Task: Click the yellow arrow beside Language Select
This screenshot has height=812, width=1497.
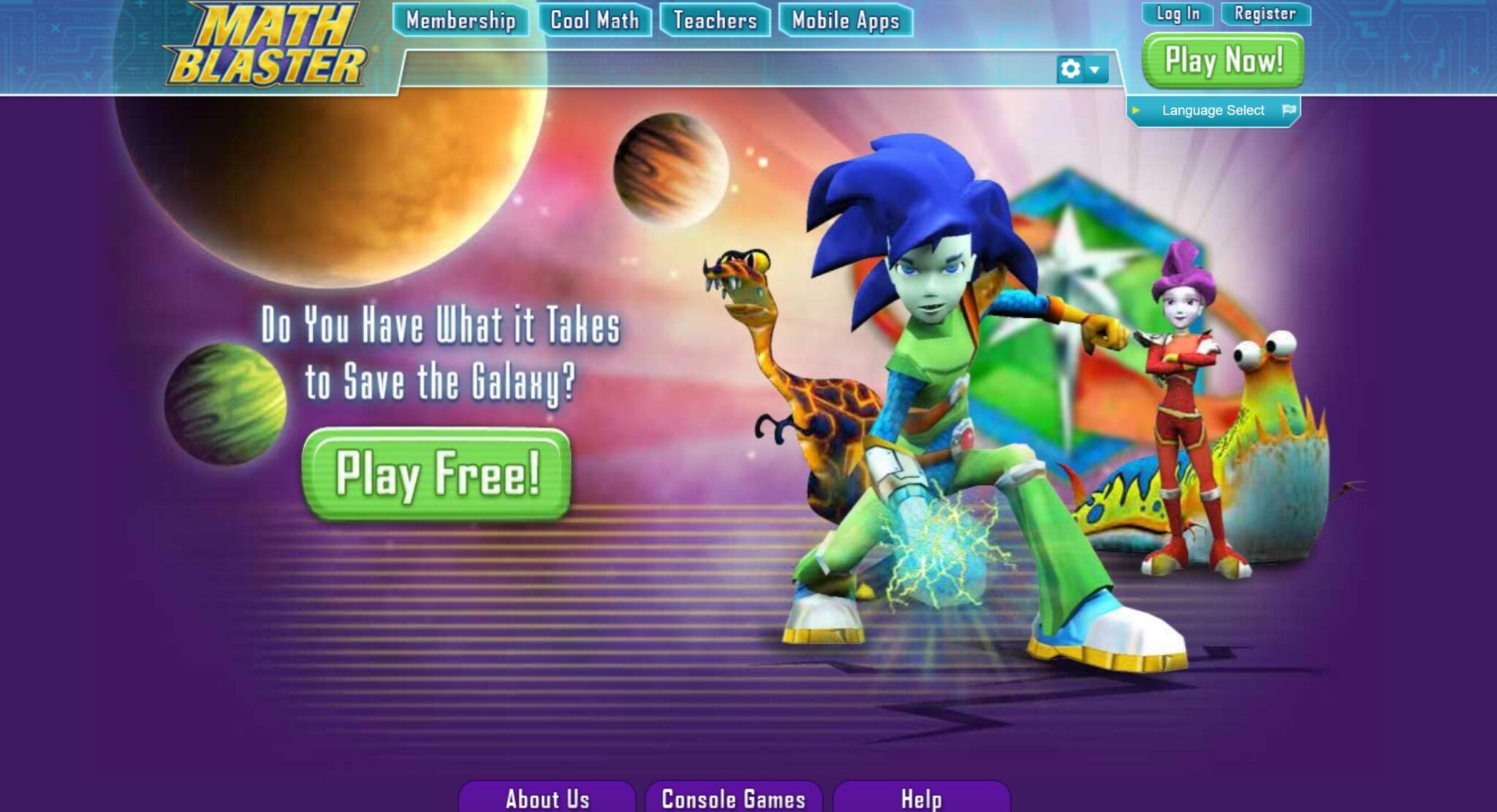Action: [1137, 109]
